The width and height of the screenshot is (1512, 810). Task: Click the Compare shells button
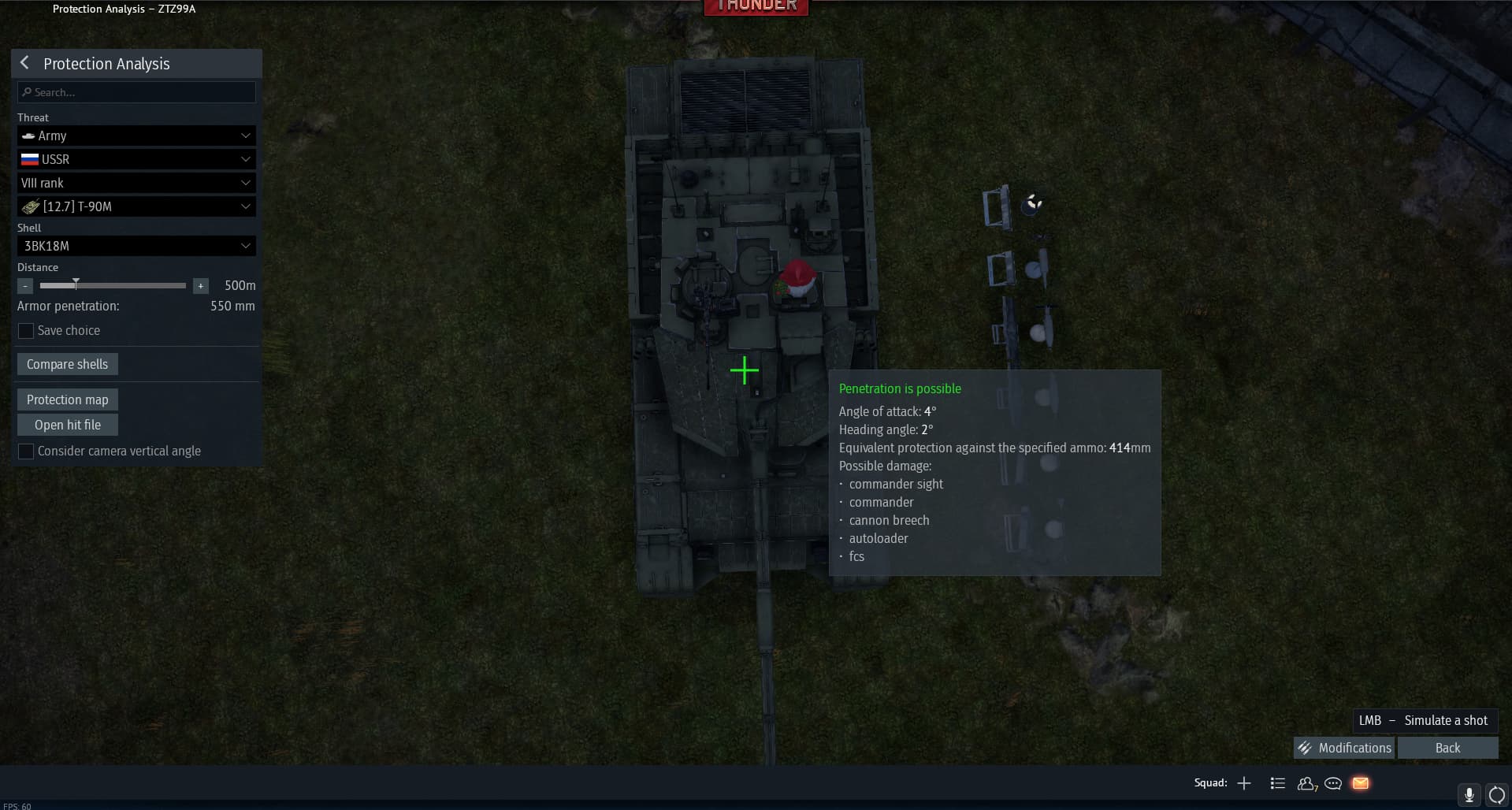click(67, 364)
